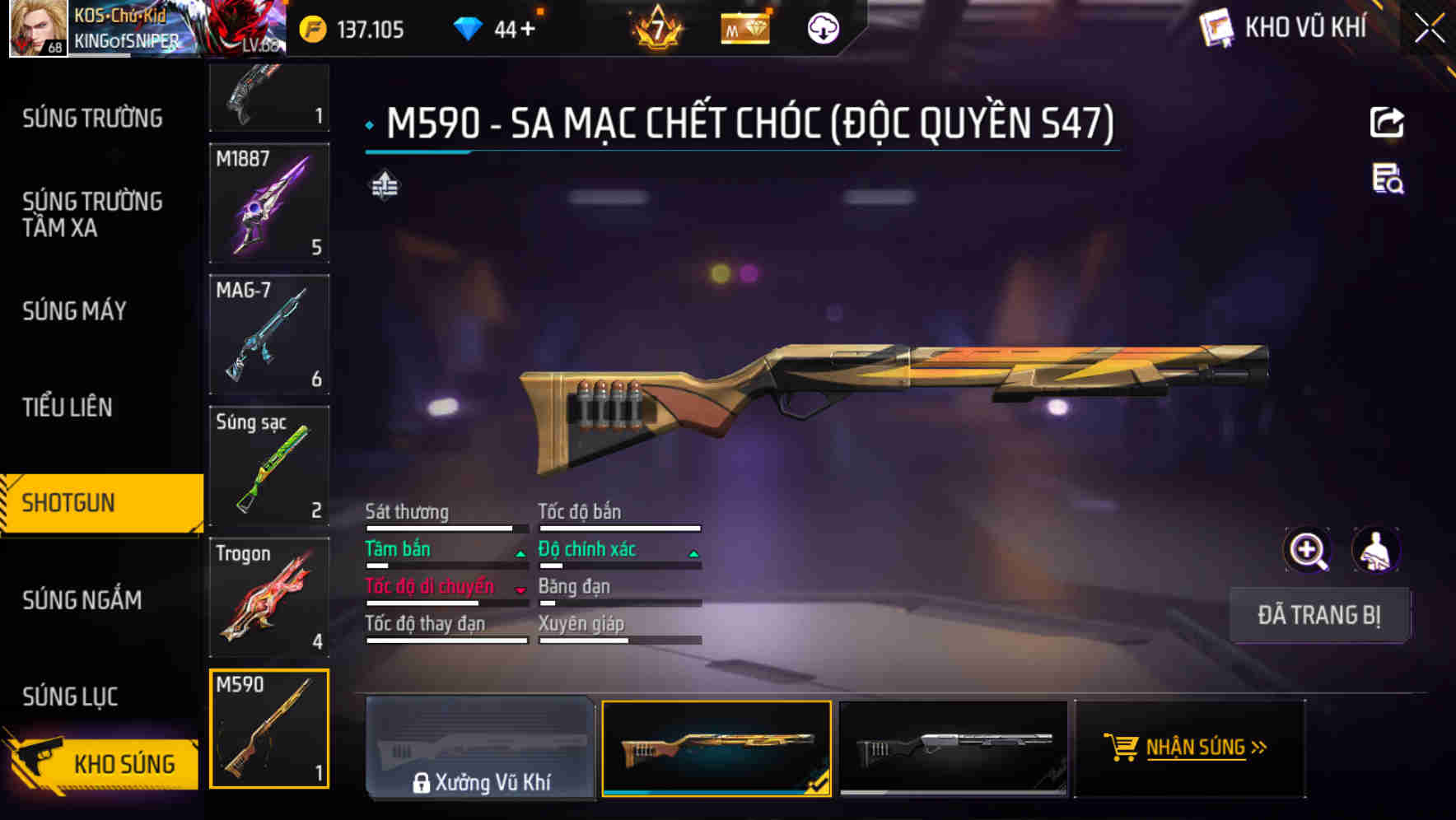Click the up arrow next to Tầm bắn
This screenshot has height=820, width=1456.
coord(520,552)
